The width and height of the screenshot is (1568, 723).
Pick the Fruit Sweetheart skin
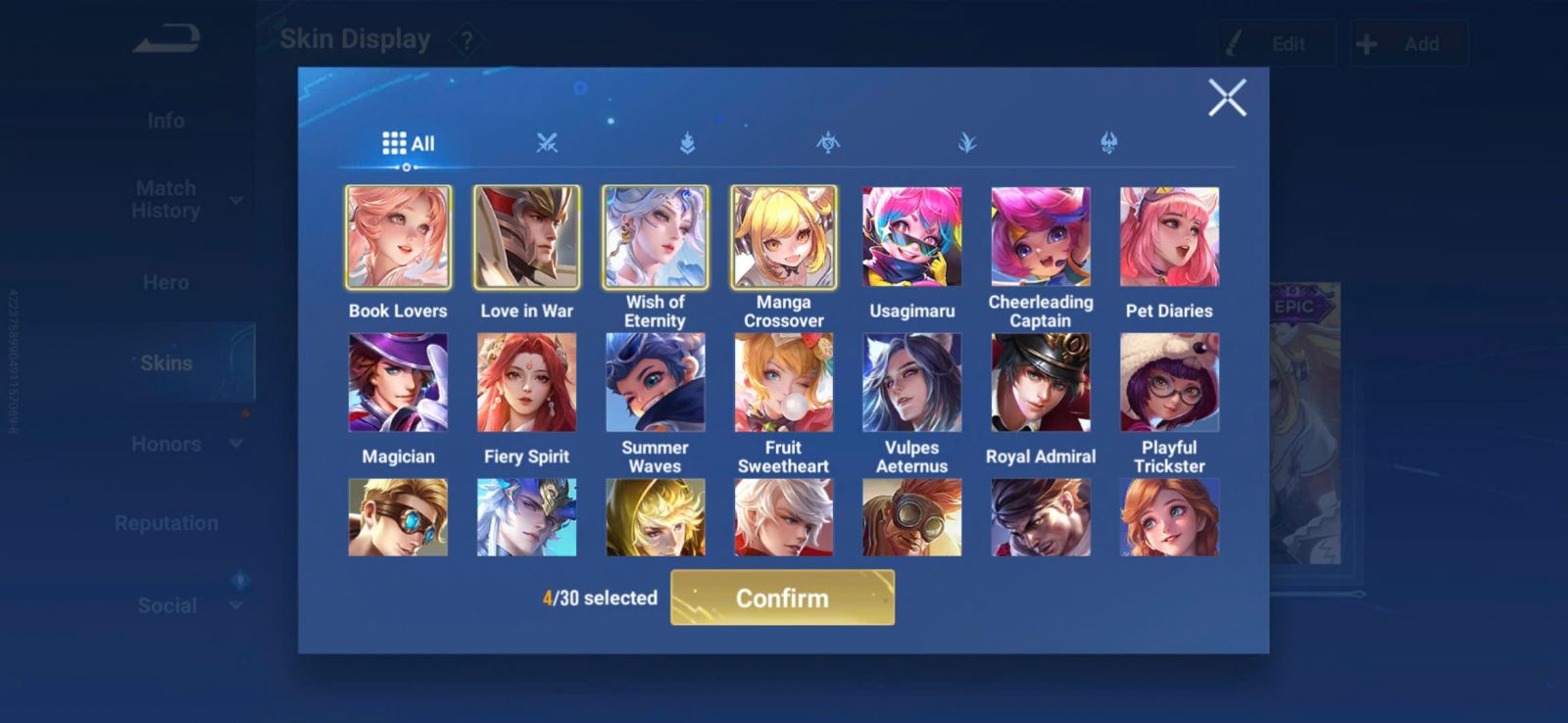(783, 383)
